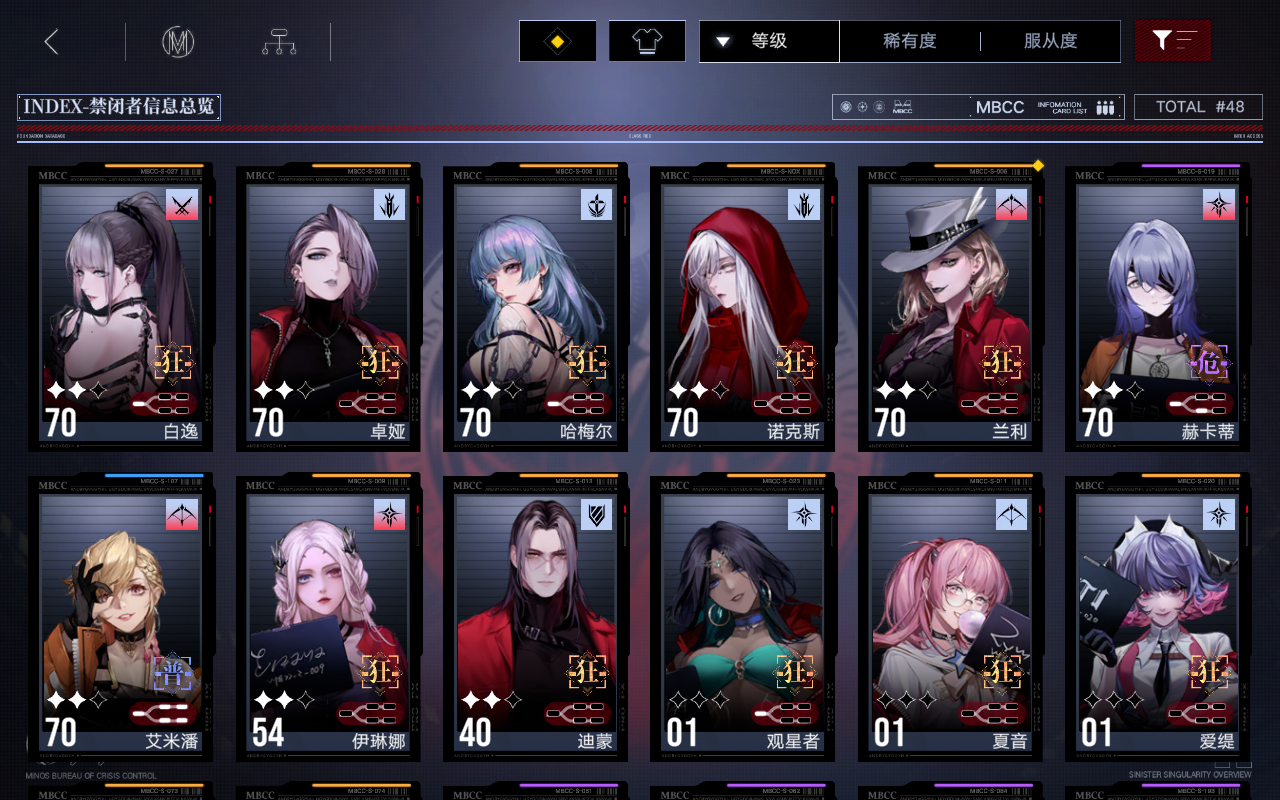Toggle the 狂 badge on 哈梅尔's card
The image size is (1280, 800).
coord(587,364)
